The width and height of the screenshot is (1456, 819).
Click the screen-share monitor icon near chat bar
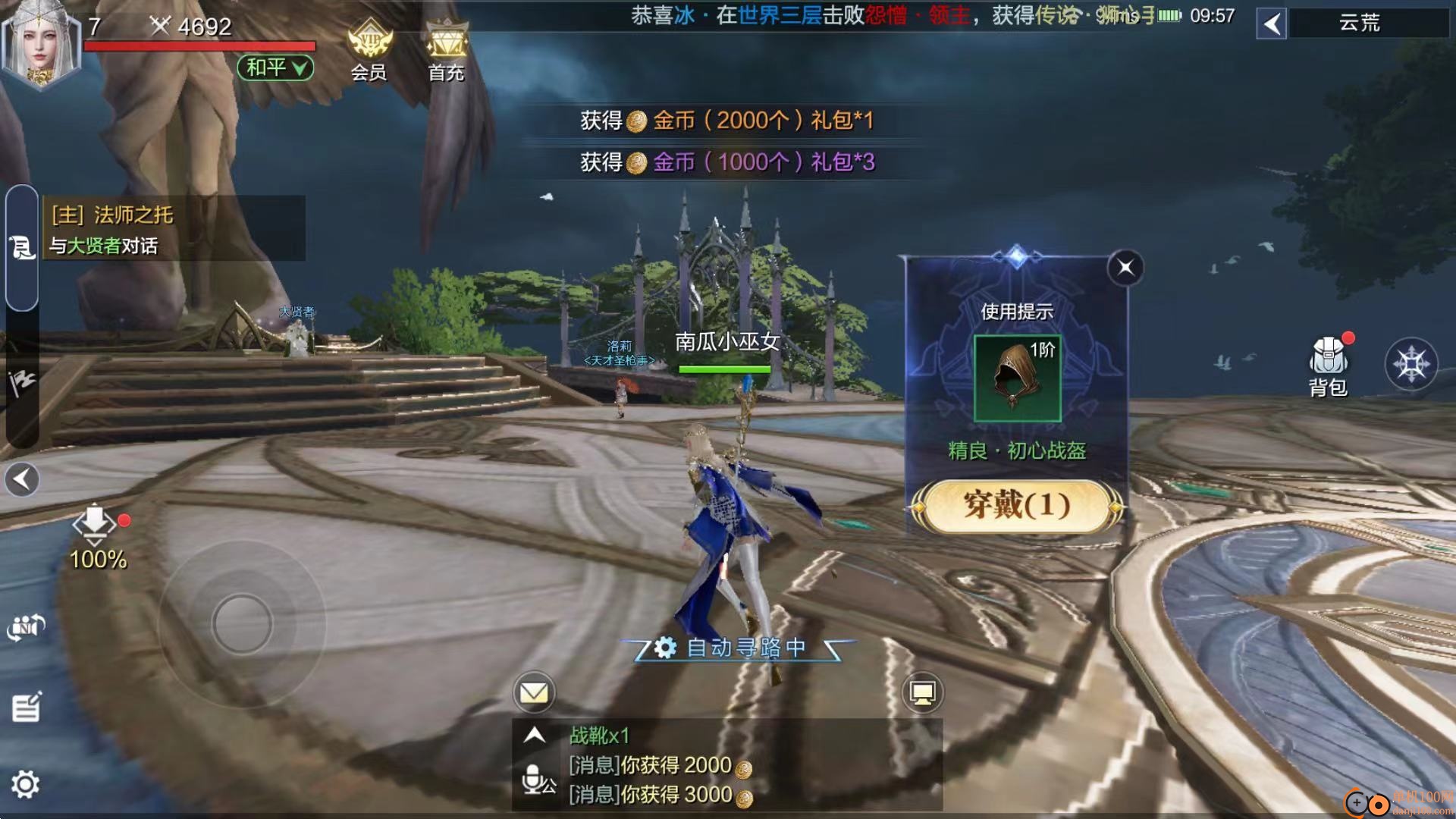coord(924,692)
